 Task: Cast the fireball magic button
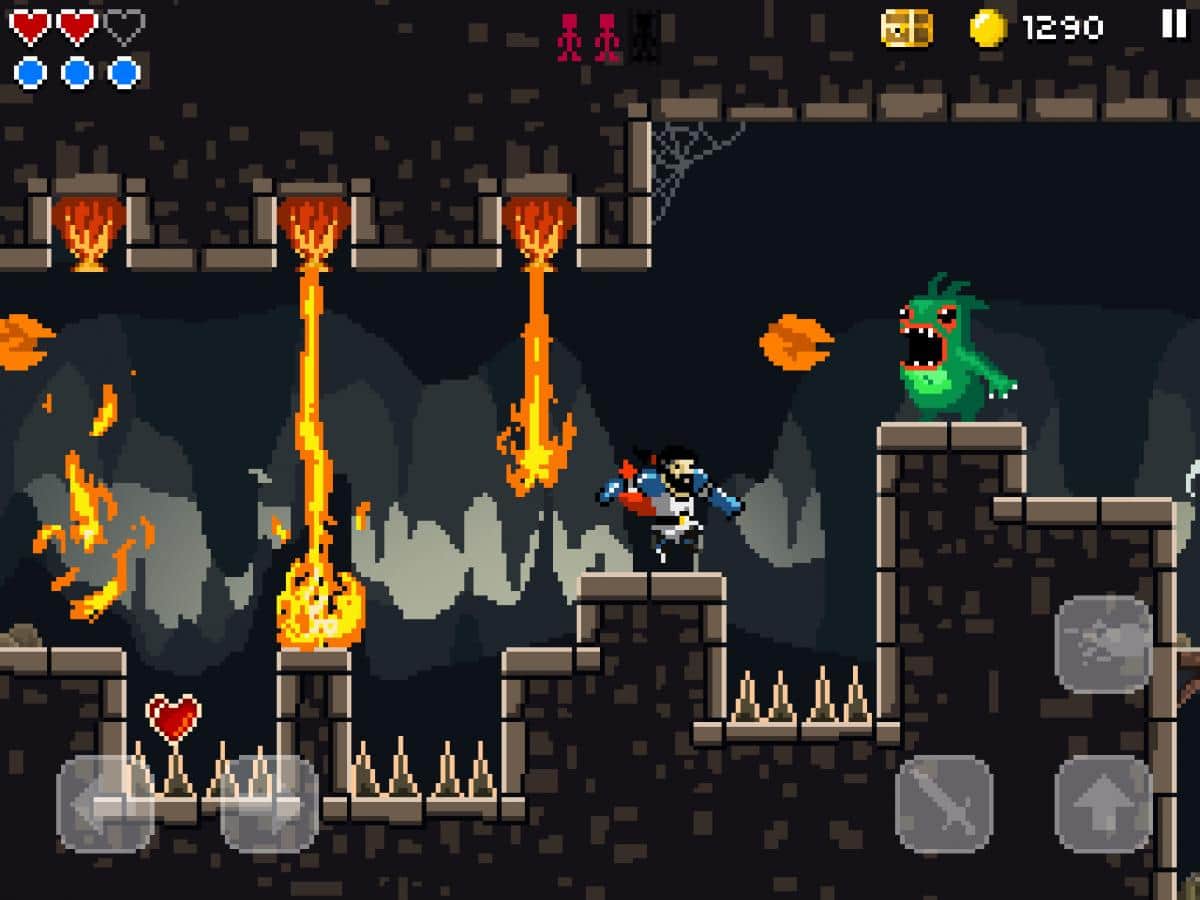point(1103,644)
